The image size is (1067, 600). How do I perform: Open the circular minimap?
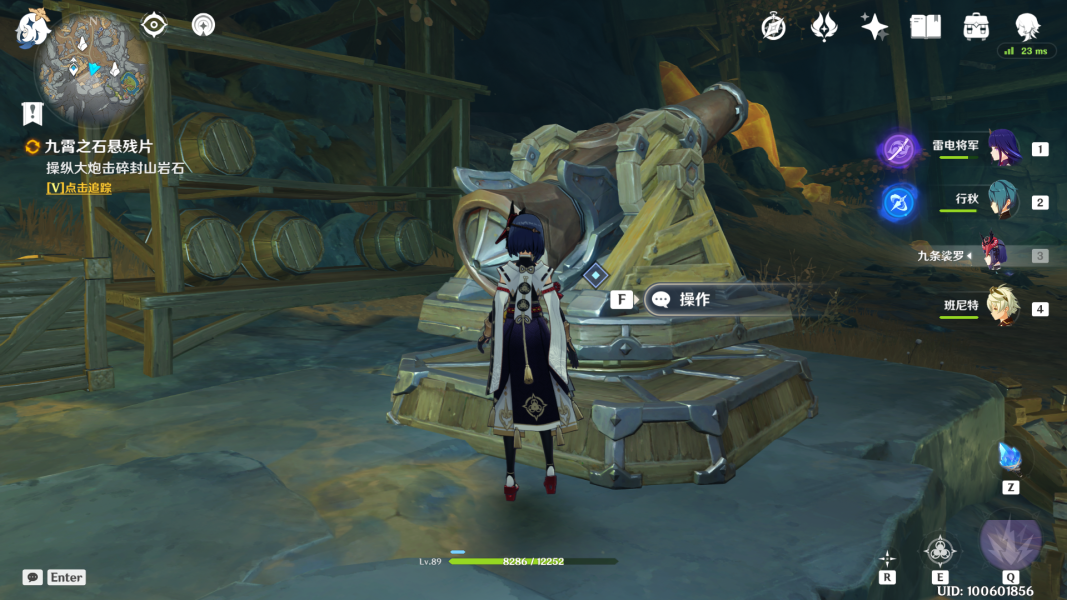point(93,68)
